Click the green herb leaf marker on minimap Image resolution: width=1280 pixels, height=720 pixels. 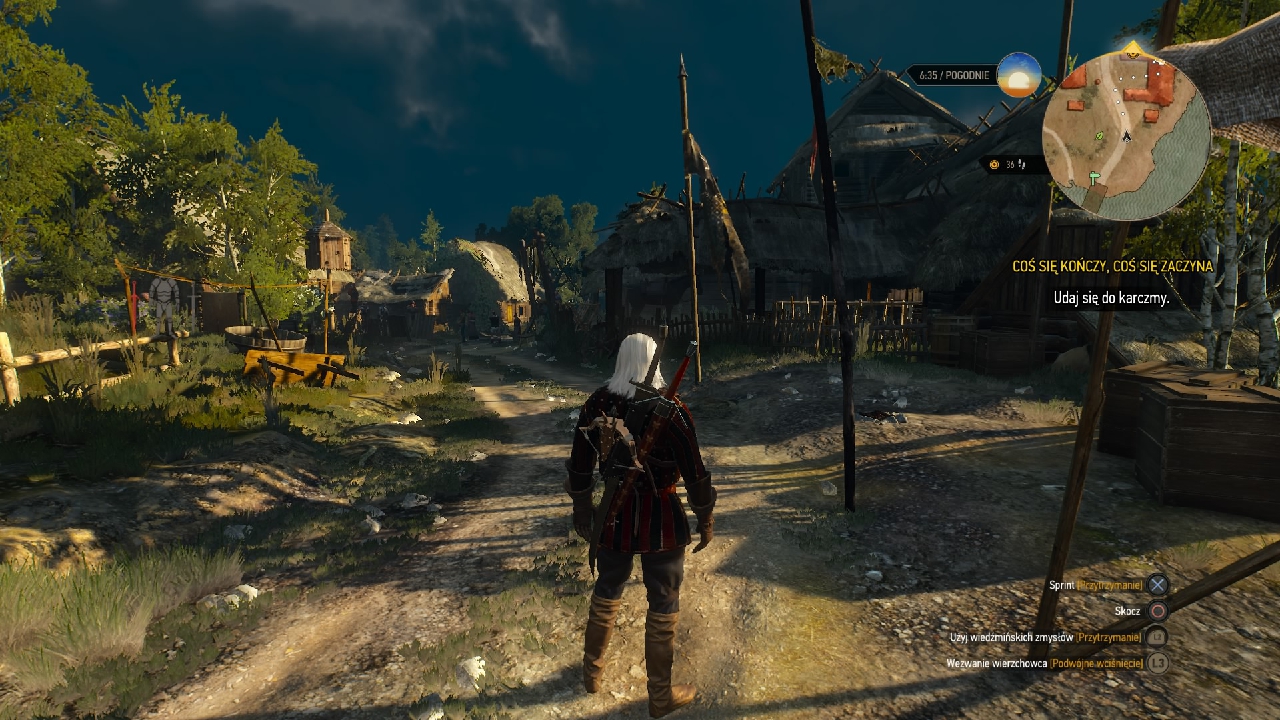point(1100,135)
